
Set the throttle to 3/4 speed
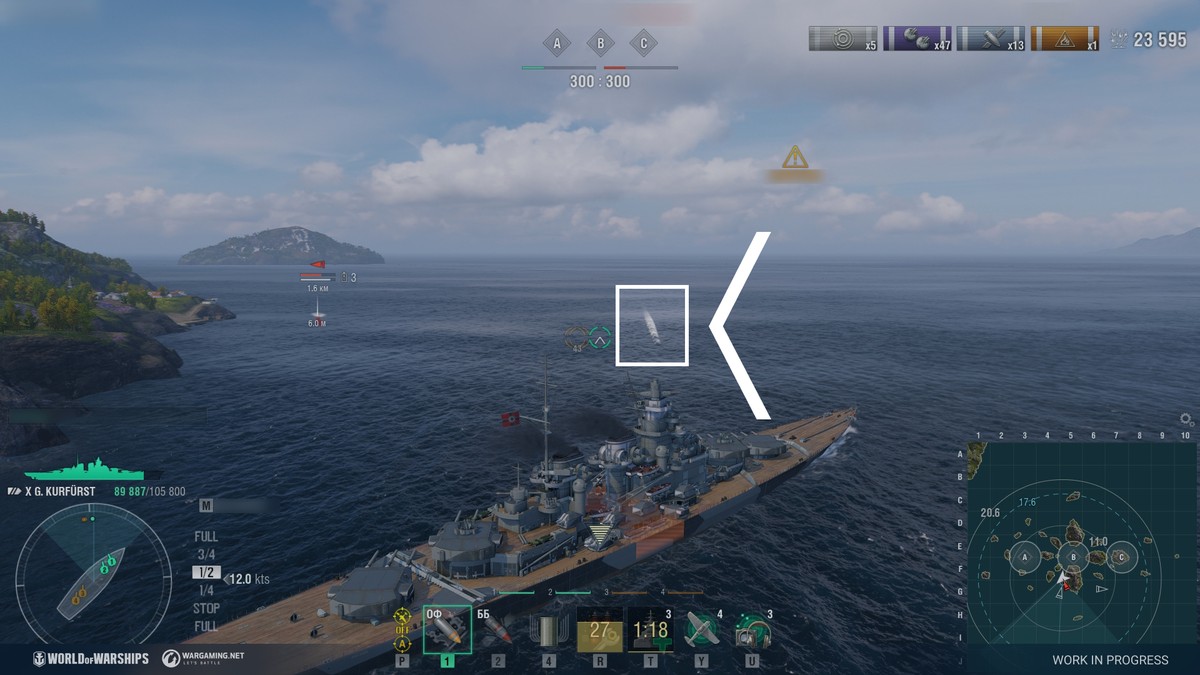point(206,555)
